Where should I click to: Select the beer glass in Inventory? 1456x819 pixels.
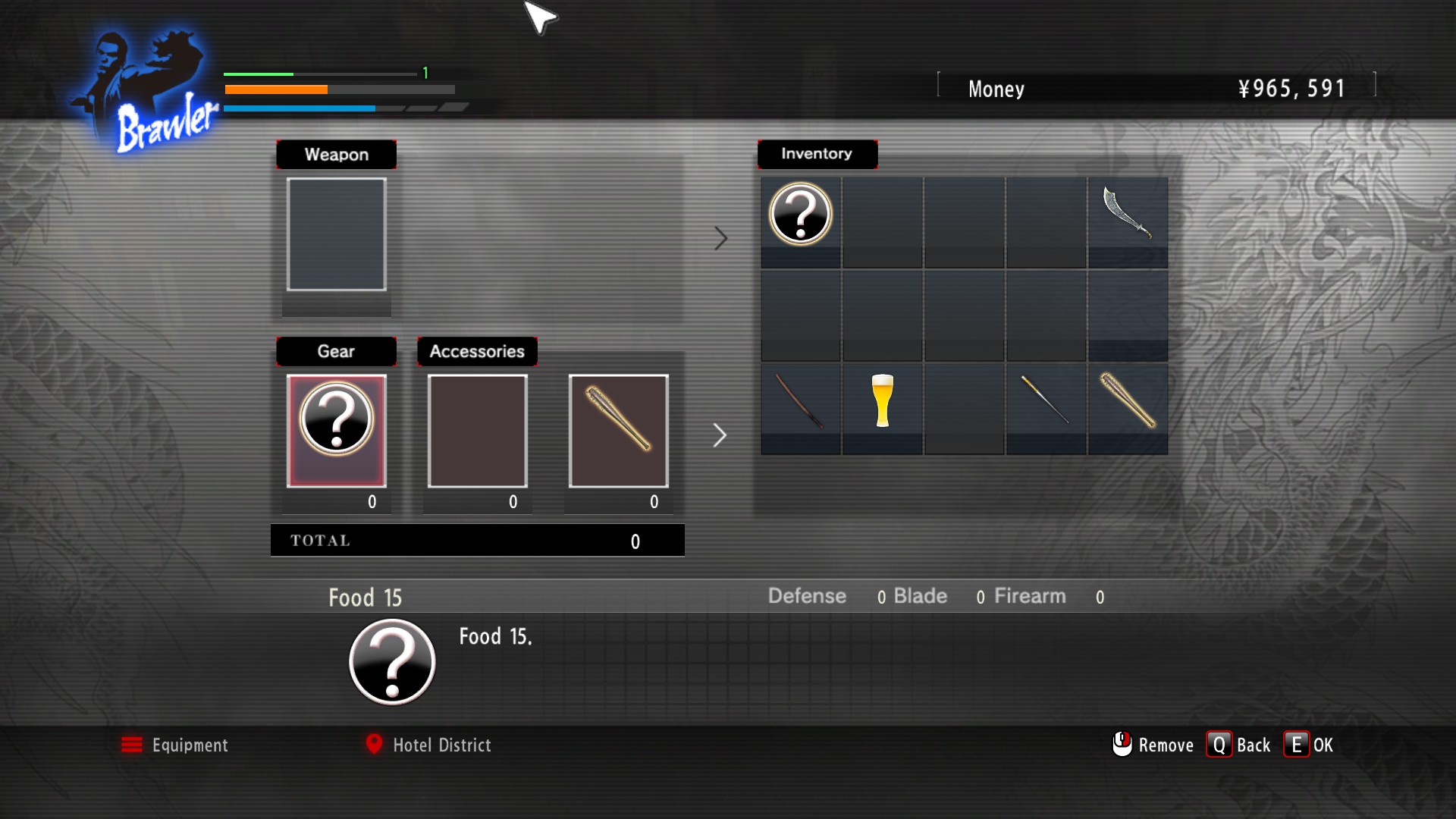[882, 401]
